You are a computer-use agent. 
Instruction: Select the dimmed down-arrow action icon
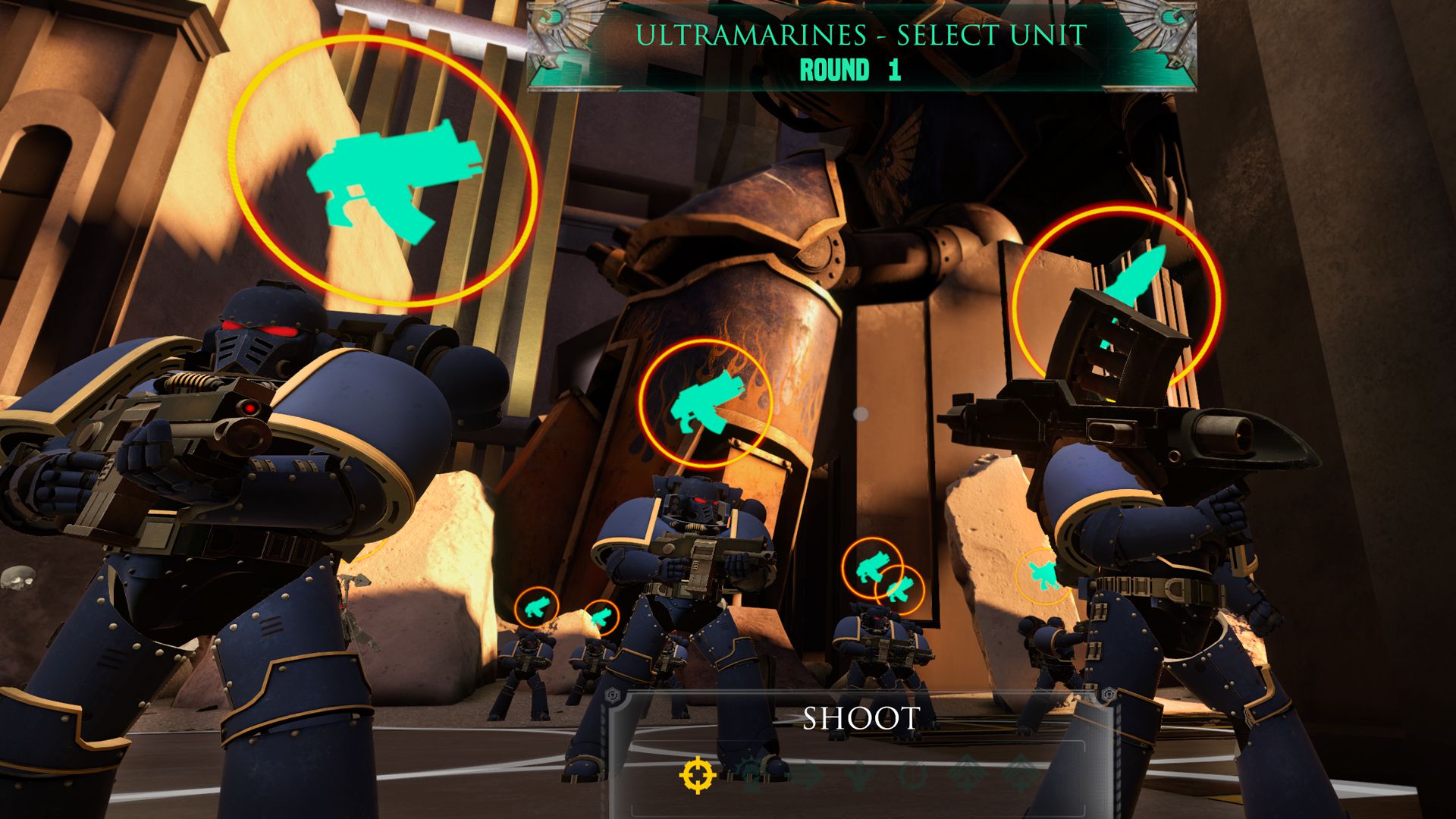point(858,775)
